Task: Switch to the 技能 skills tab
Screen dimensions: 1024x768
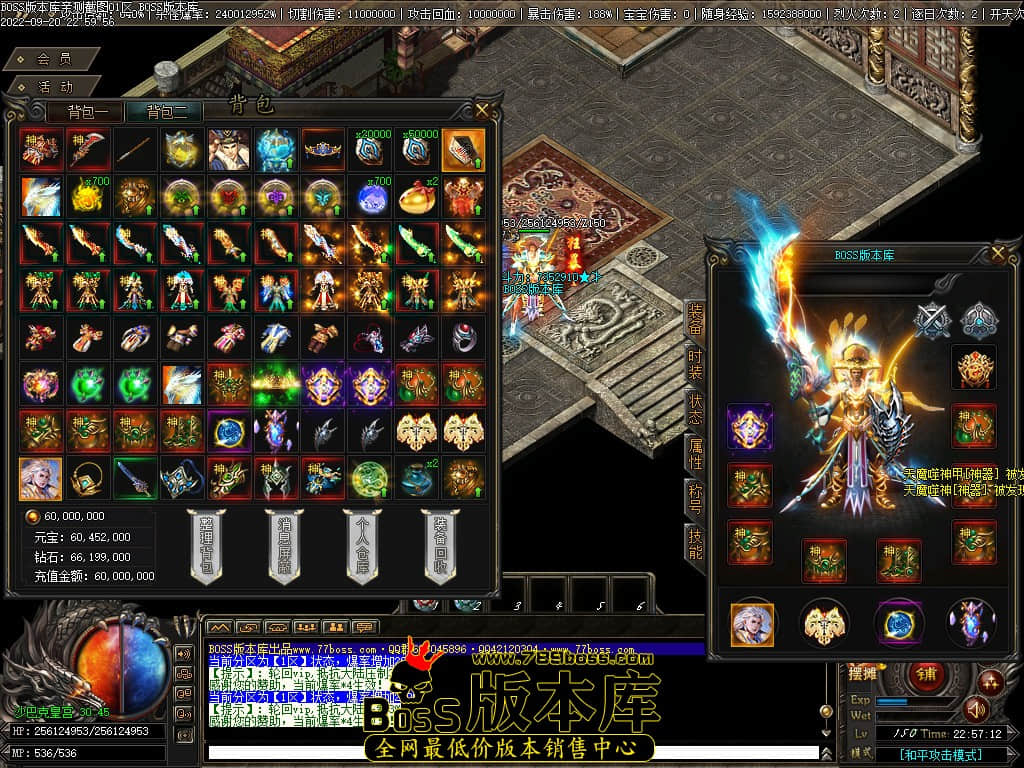Action: pyautogui.click(x=695, y=543)
